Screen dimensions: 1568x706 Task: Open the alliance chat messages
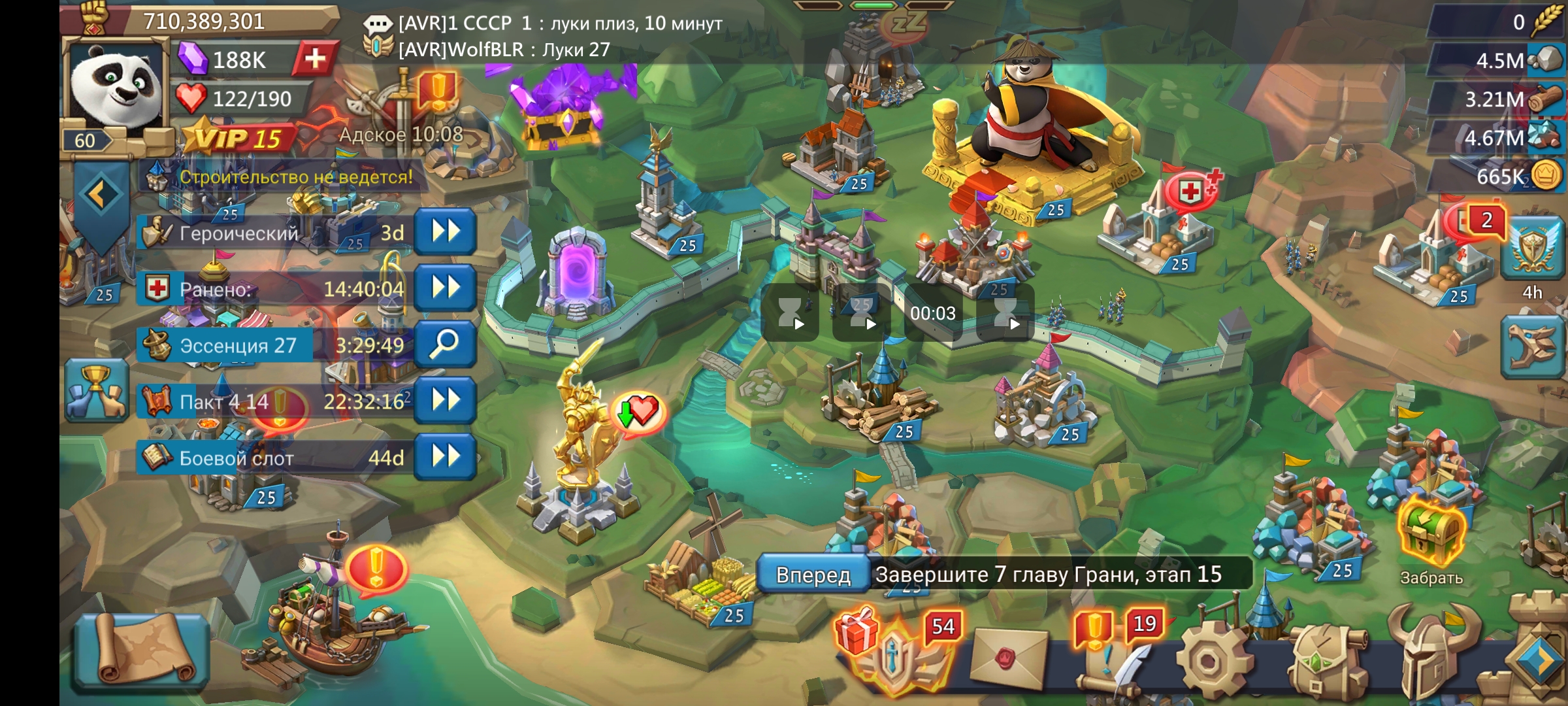tap(542, 36)
